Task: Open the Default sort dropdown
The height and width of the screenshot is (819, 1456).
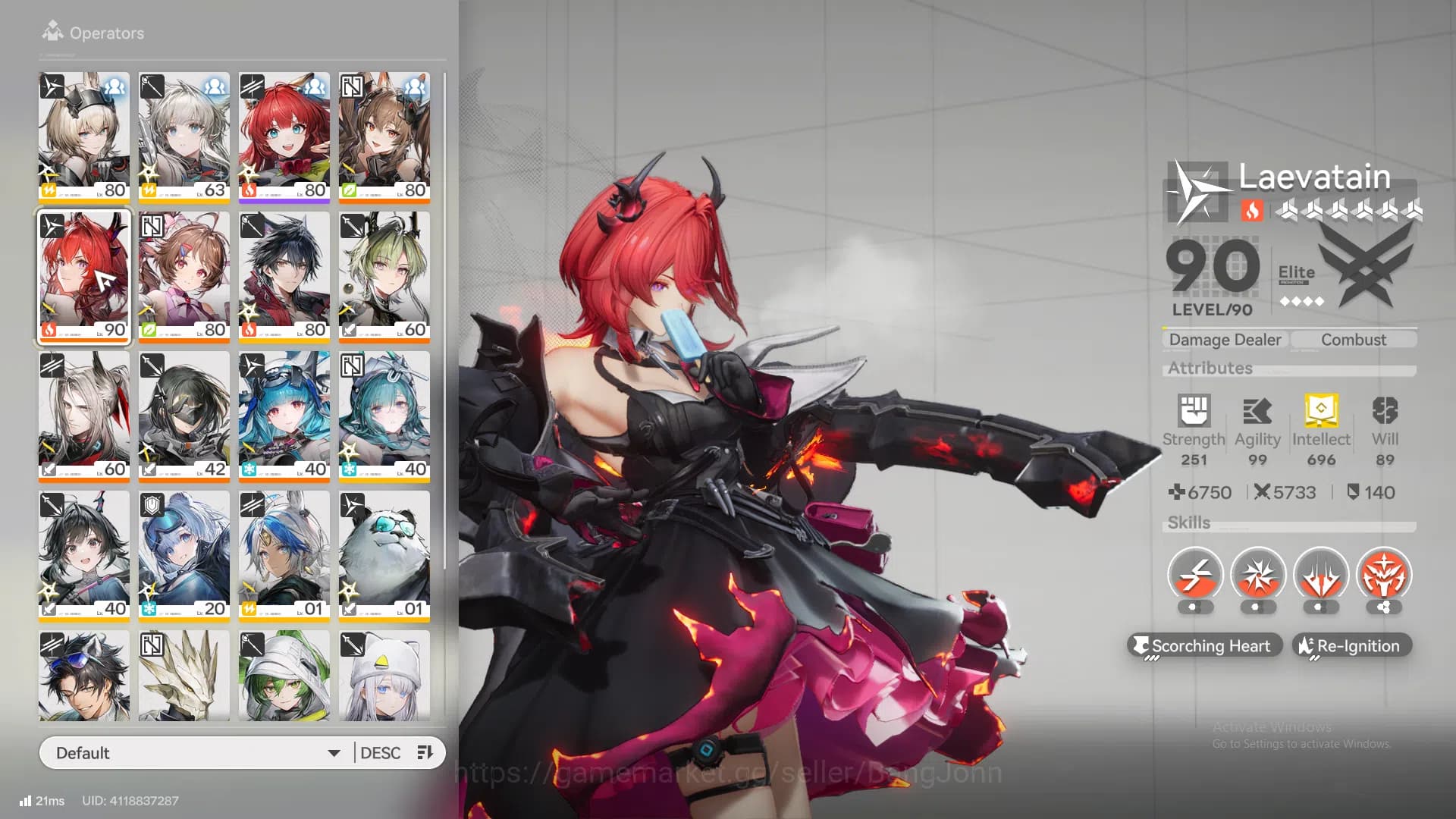Action: click(193, 752)
